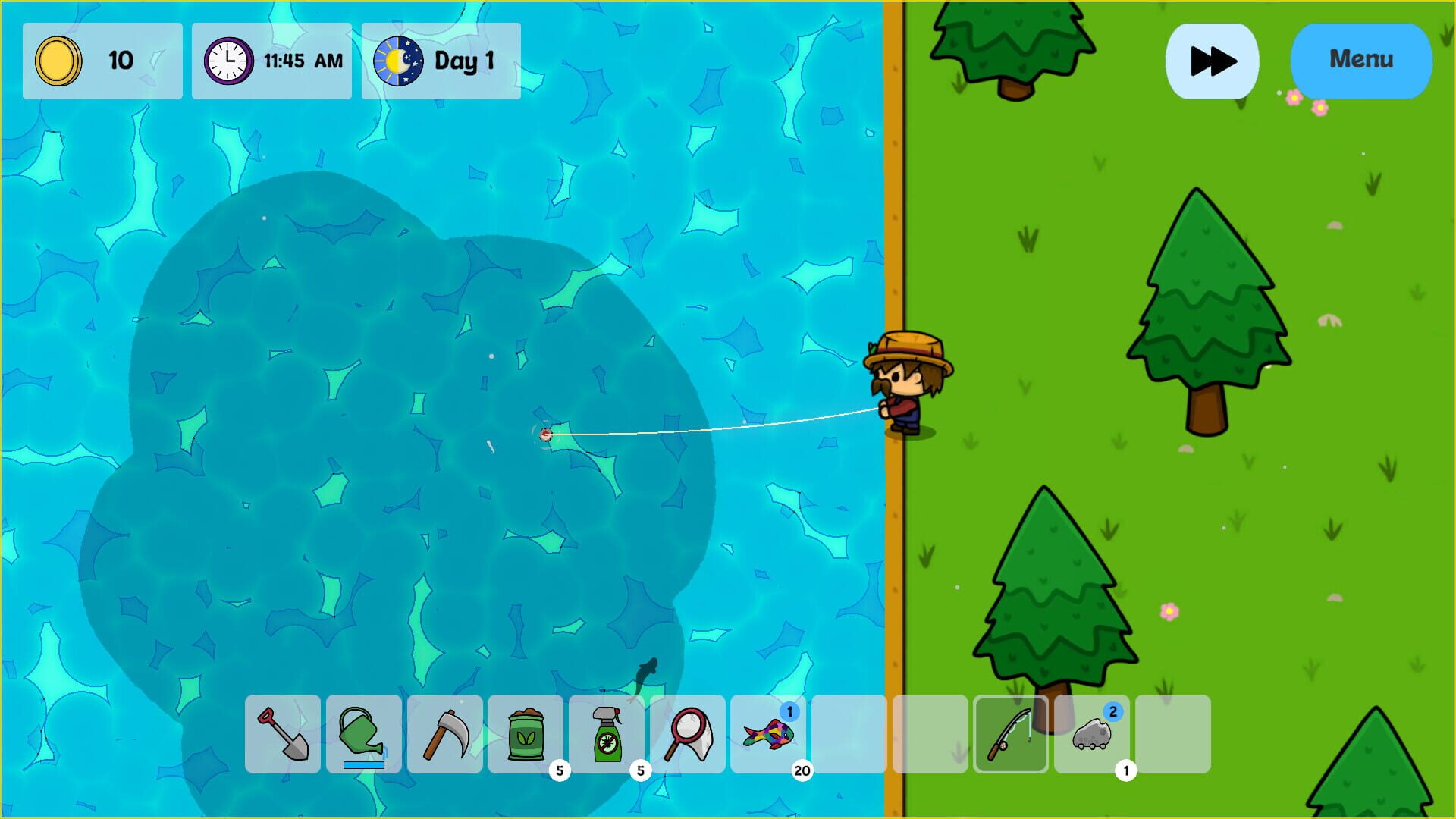Screen dimensions: 1456x819
Task: Deselect the equipped fishing rod
Action: [x=1011, y=736]
